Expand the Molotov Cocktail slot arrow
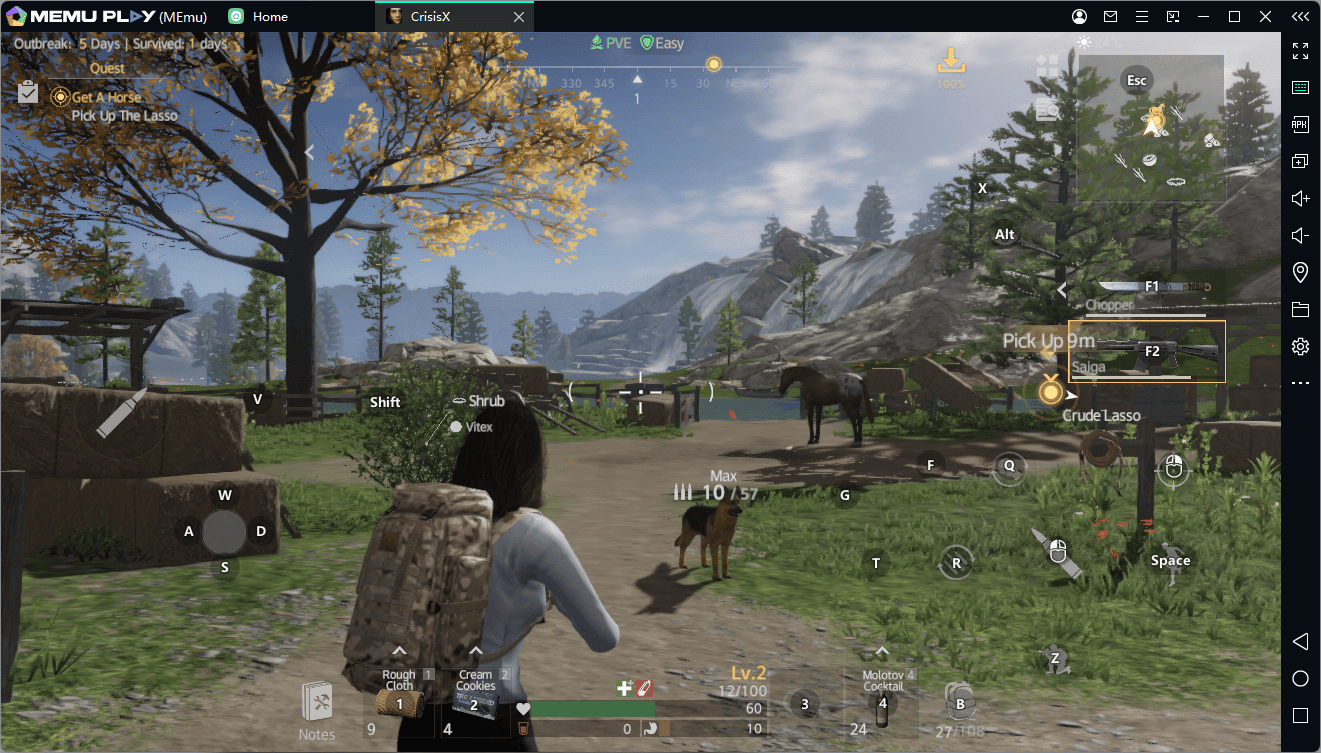Image resolution: width=1321 pixels, height=753 pixels. tap(882, 652)
